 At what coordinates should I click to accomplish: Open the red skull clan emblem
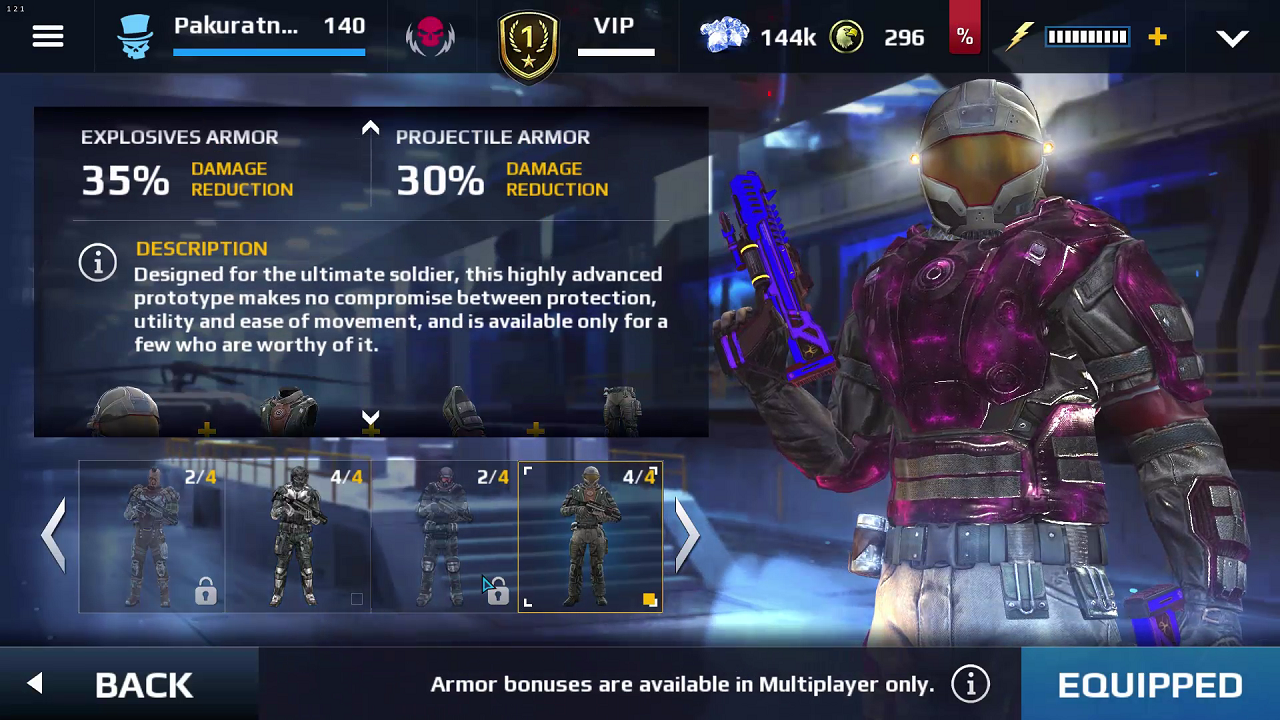tap(430, 37)
